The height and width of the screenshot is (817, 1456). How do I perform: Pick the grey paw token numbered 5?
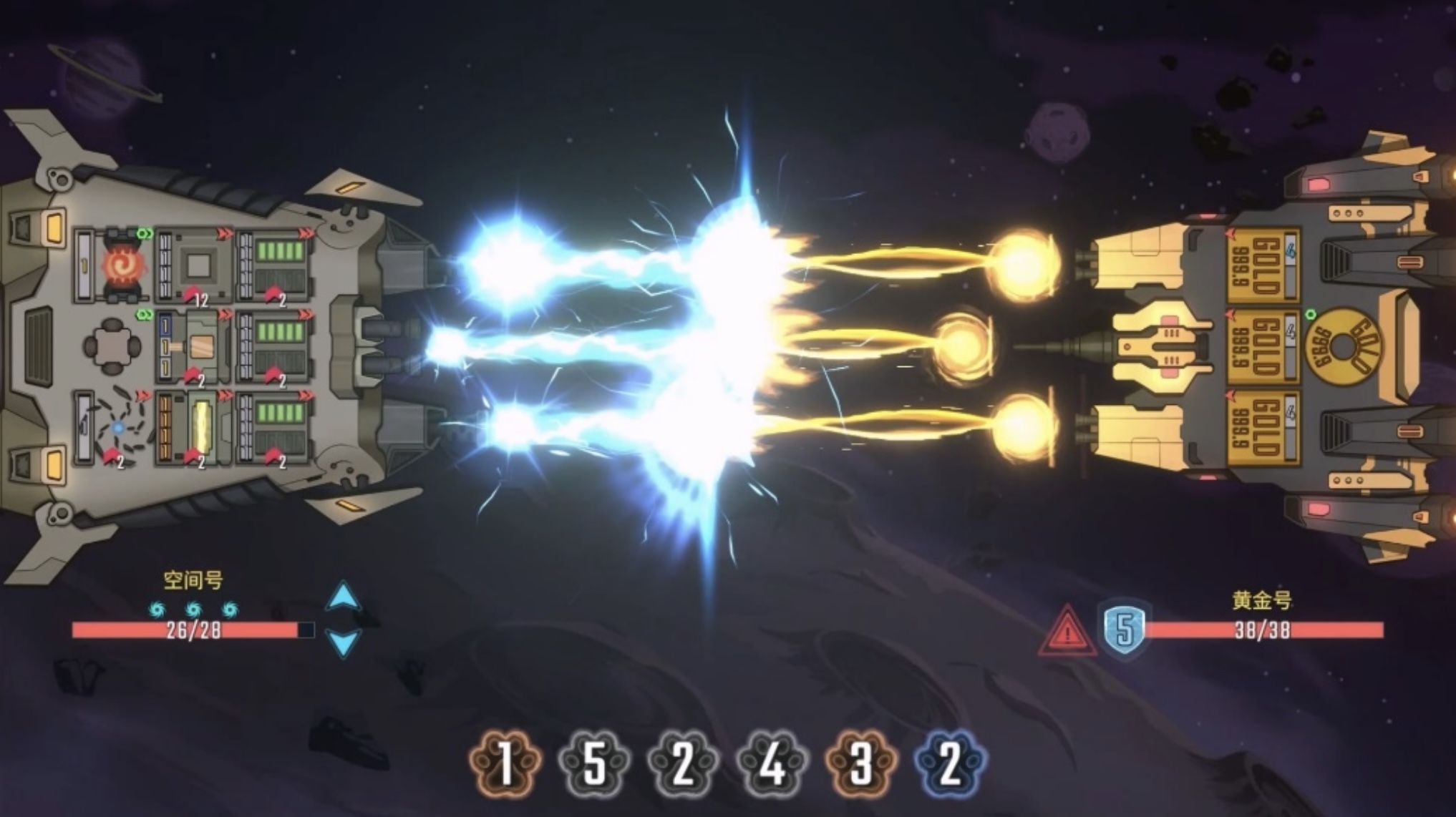coord(594,763)
